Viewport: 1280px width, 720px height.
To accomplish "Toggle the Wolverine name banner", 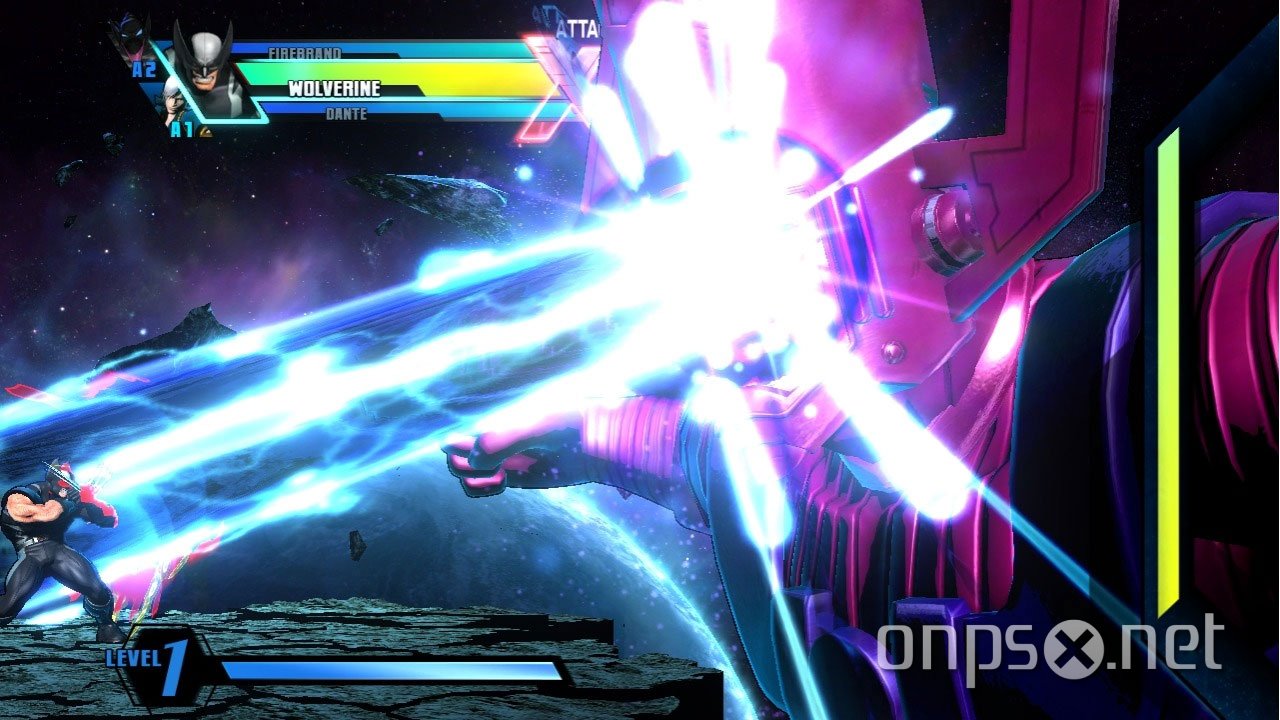I will point(334,89).
